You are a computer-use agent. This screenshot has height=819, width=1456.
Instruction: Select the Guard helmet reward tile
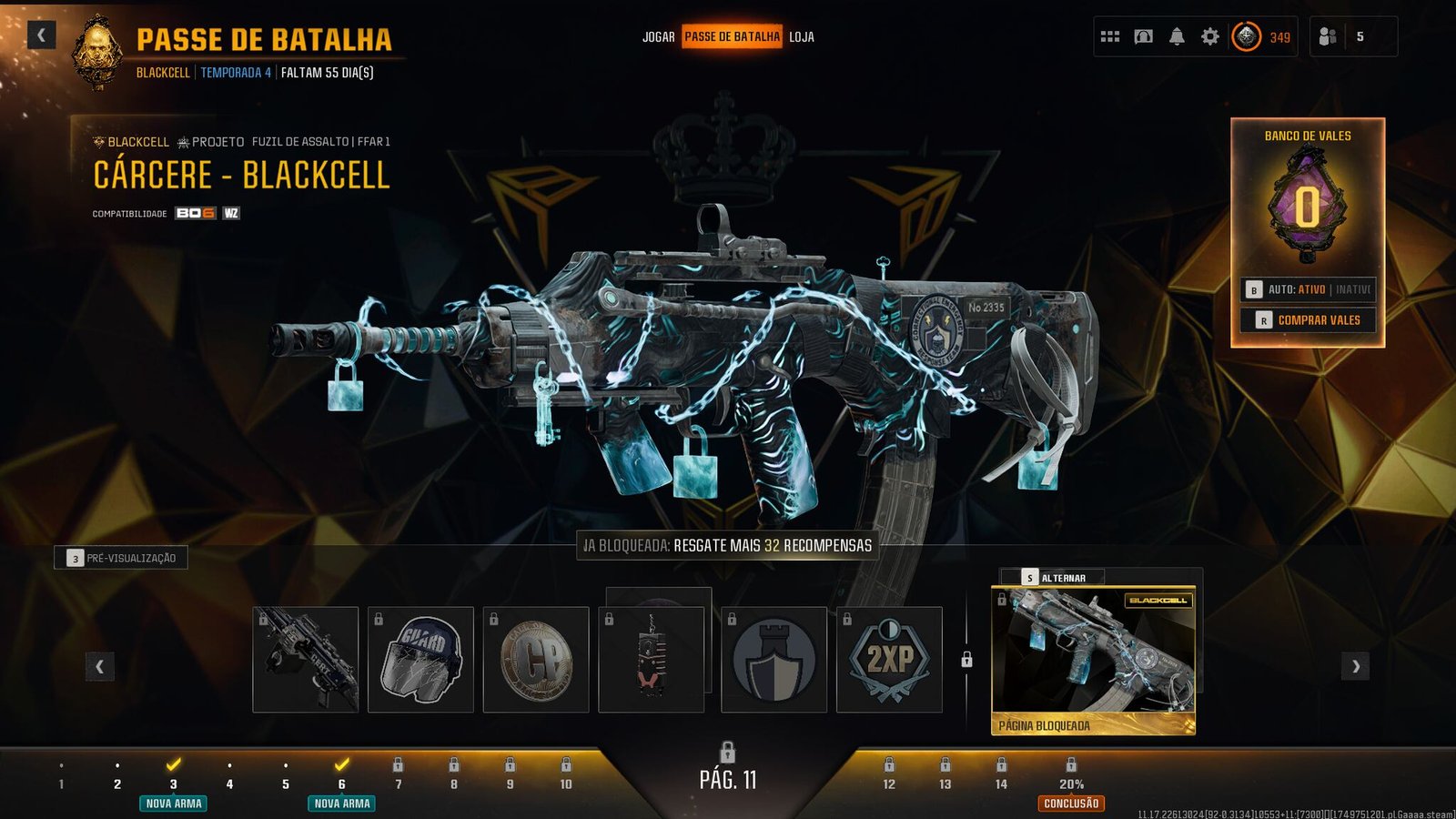pyautogui.click(x=420, y=660)
